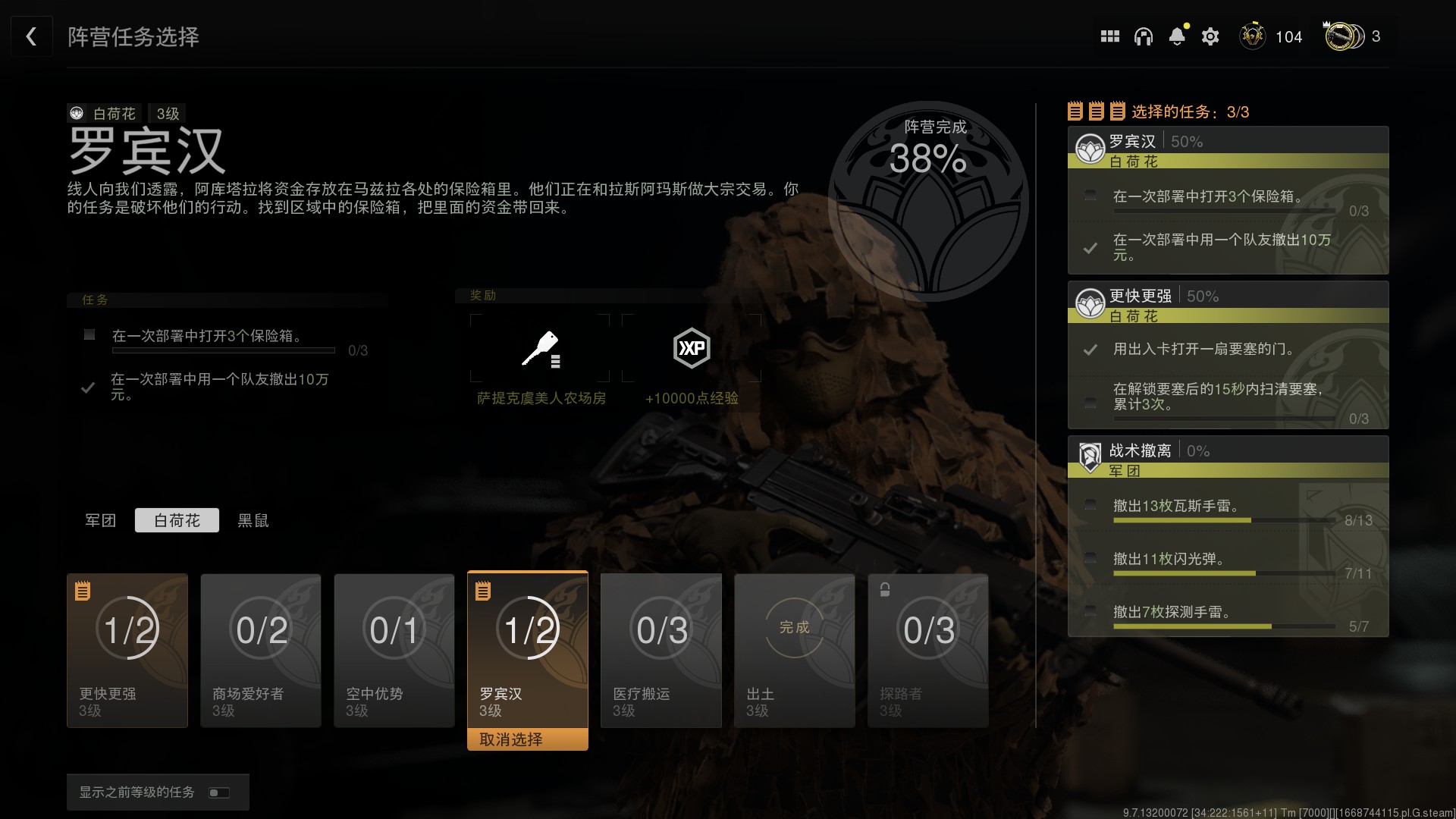Open the settings gear

pos(1210,36)
